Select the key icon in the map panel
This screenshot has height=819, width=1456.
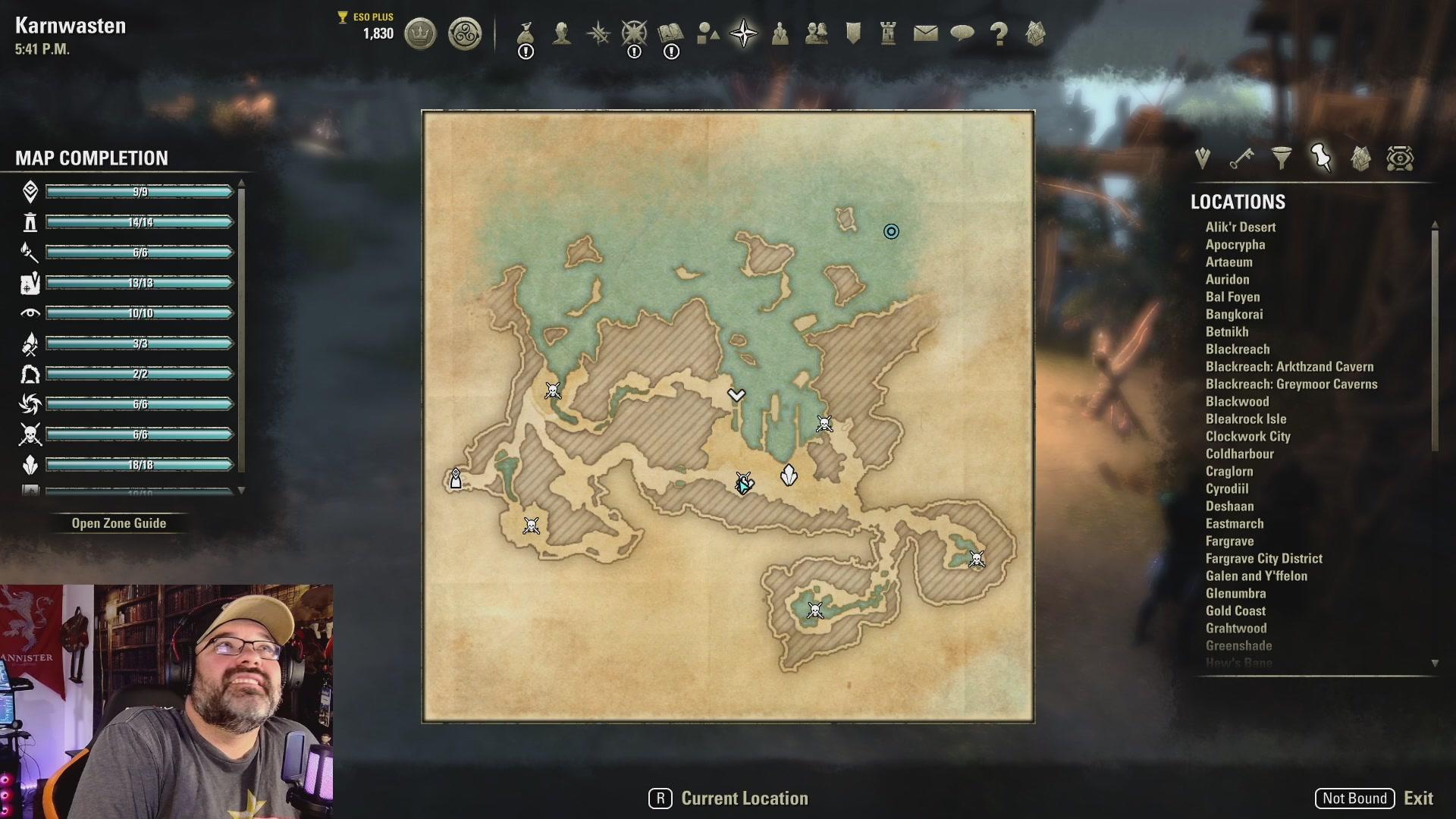point(1241,158)
